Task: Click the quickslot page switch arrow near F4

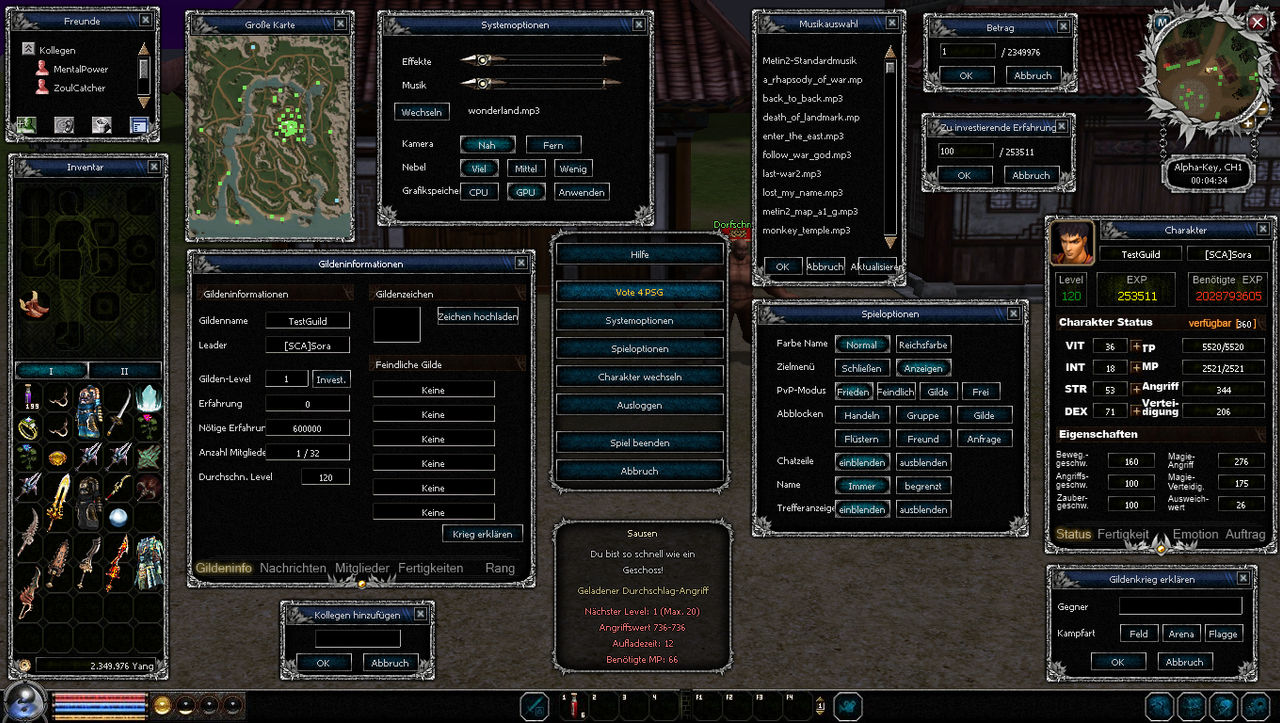Action: click(821, 705)
